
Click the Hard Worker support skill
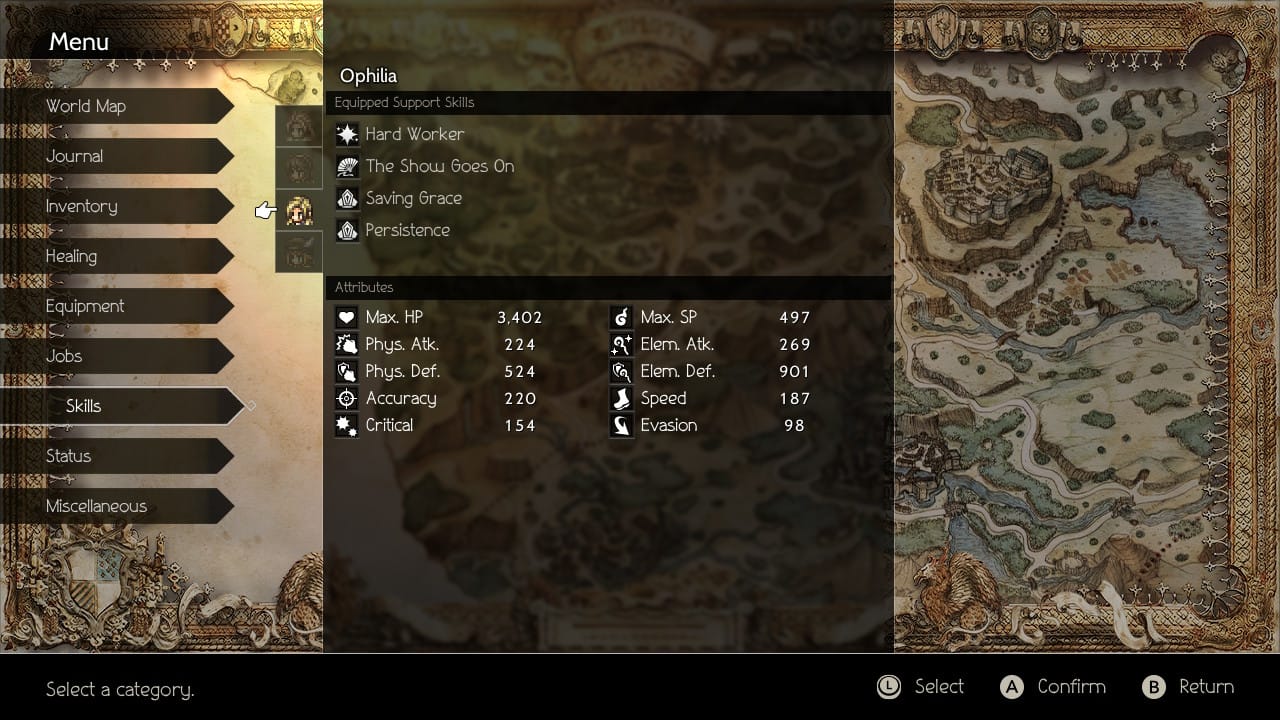pos(414,134)
